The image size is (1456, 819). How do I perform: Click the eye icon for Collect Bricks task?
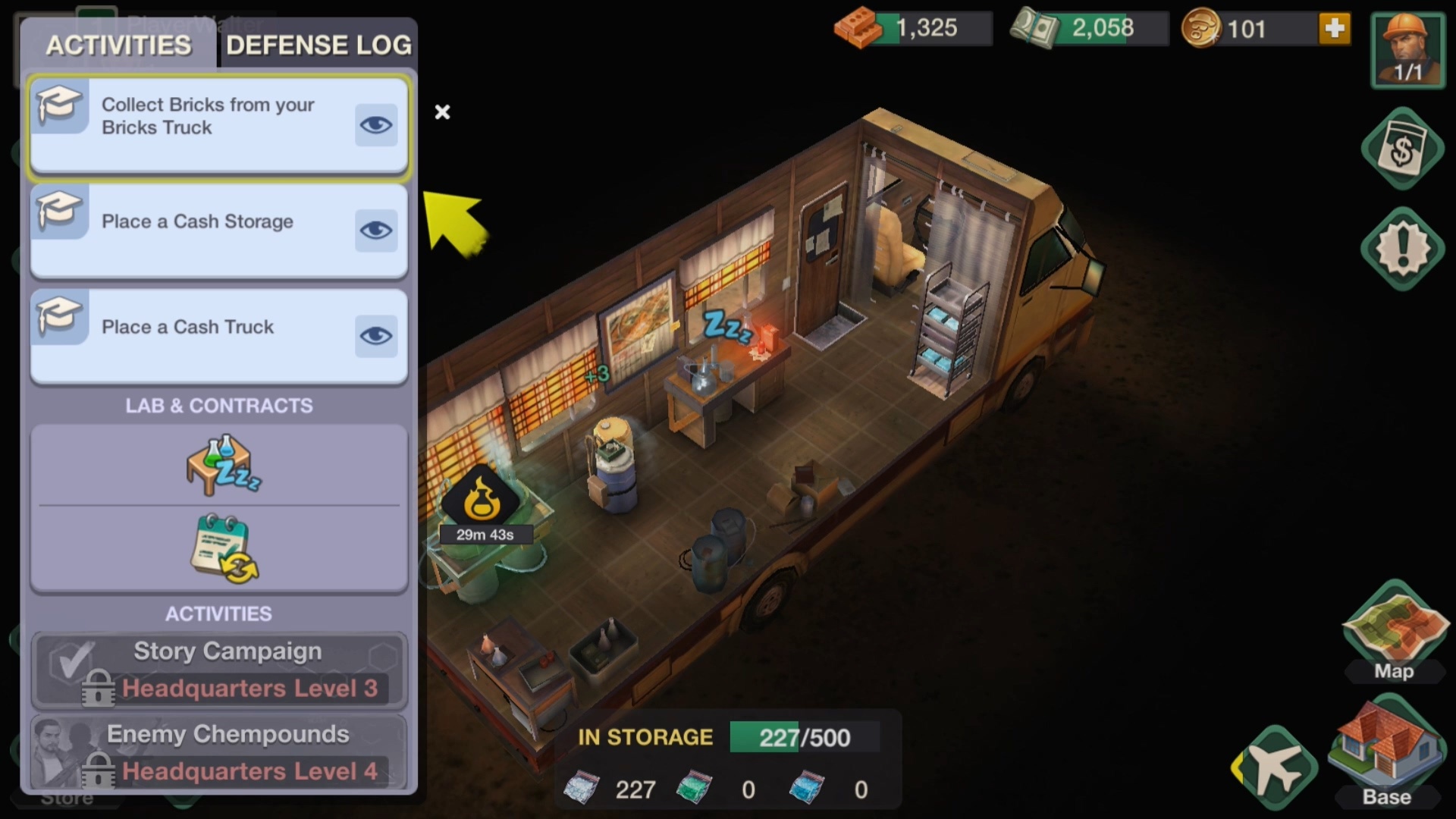[x=376, y=125]
